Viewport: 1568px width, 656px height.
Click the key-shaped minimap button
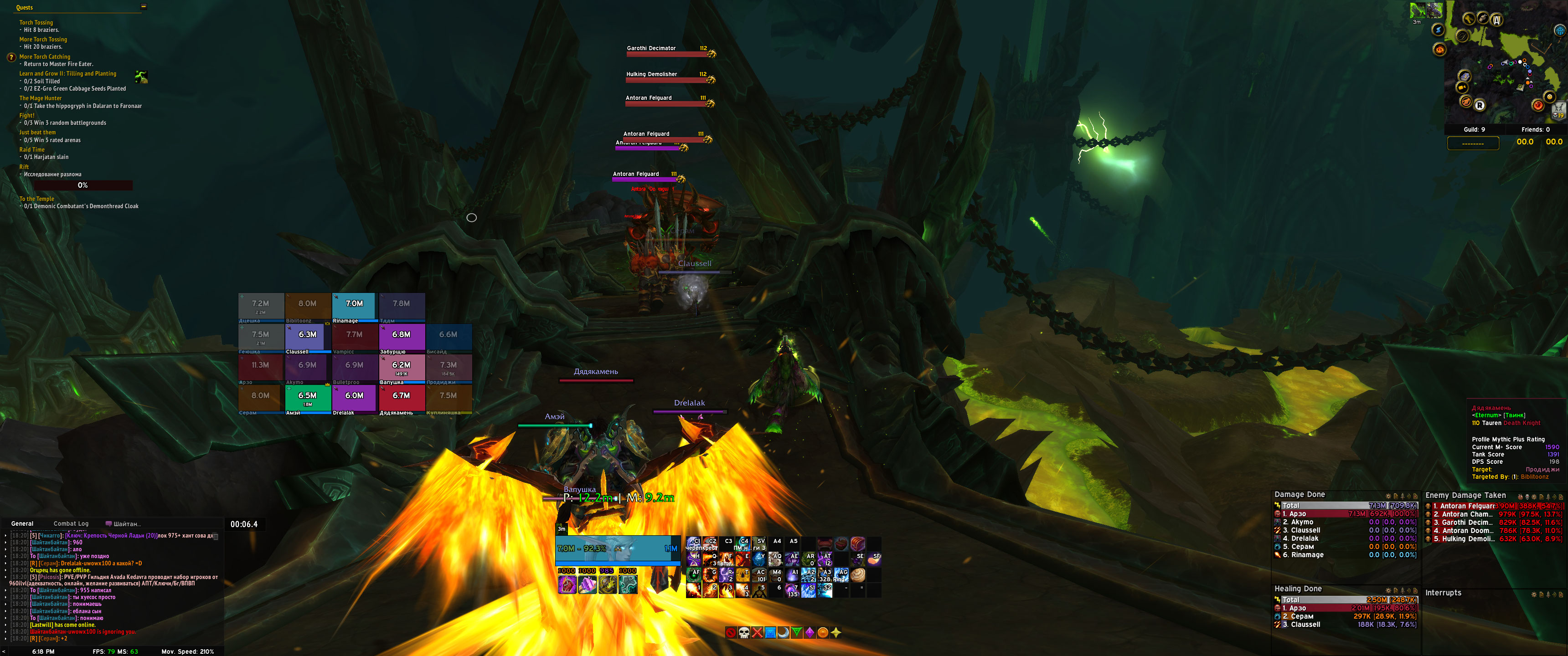tap(1469, 19)
